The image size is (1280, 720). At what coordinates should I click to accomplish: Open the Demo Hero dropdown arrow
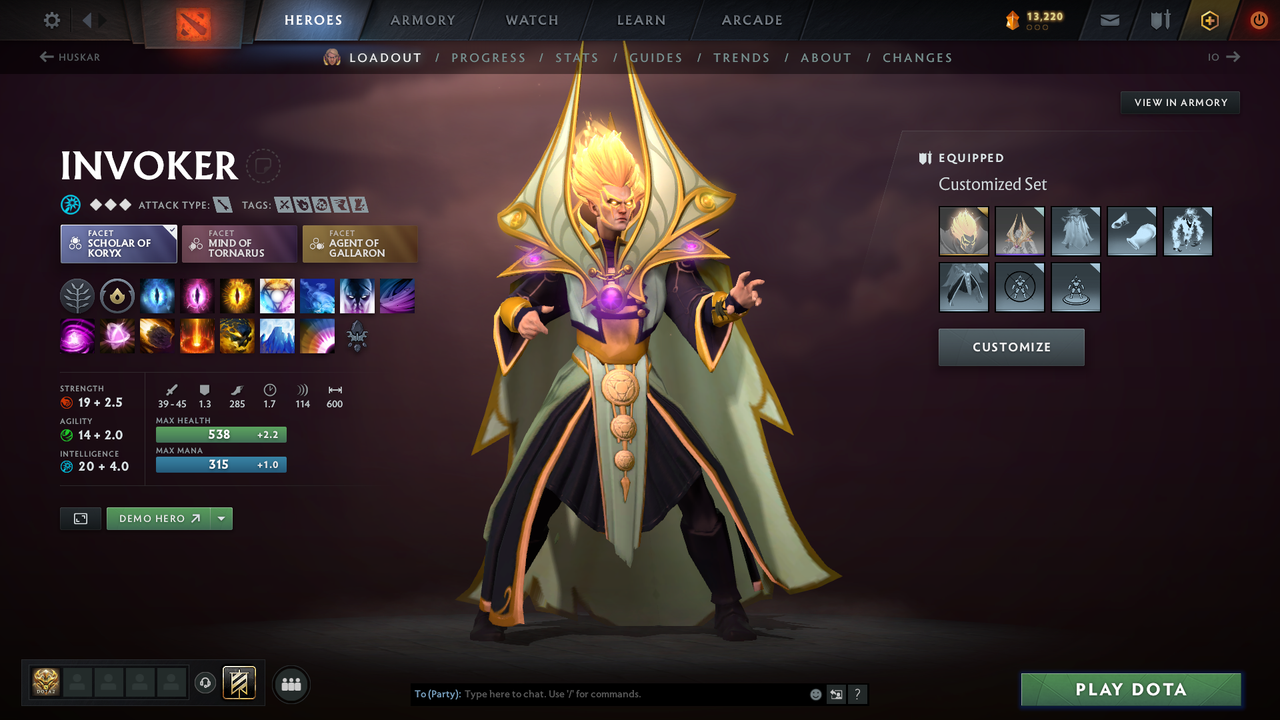click(222, 518)
